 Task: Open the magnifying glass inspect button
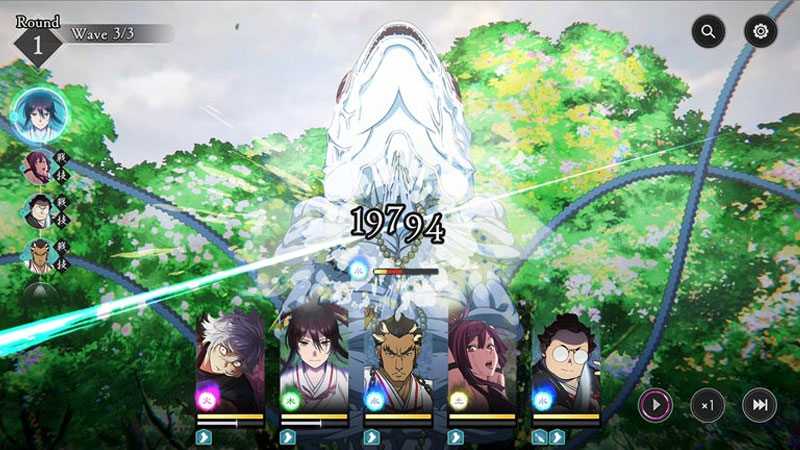708,32
